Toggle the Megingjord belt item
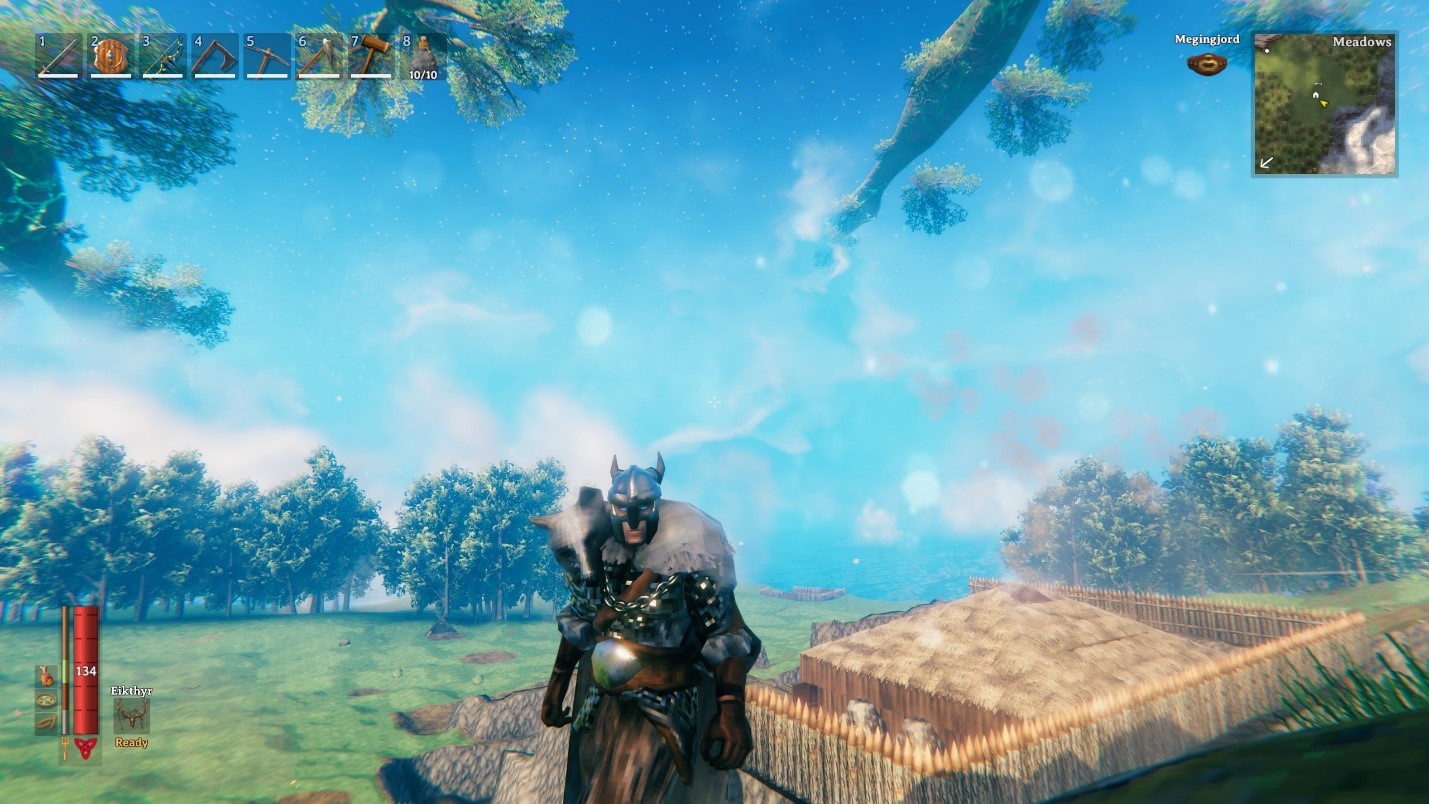The width and height of the screenshot is (1429, 804). click(1205, 62)
